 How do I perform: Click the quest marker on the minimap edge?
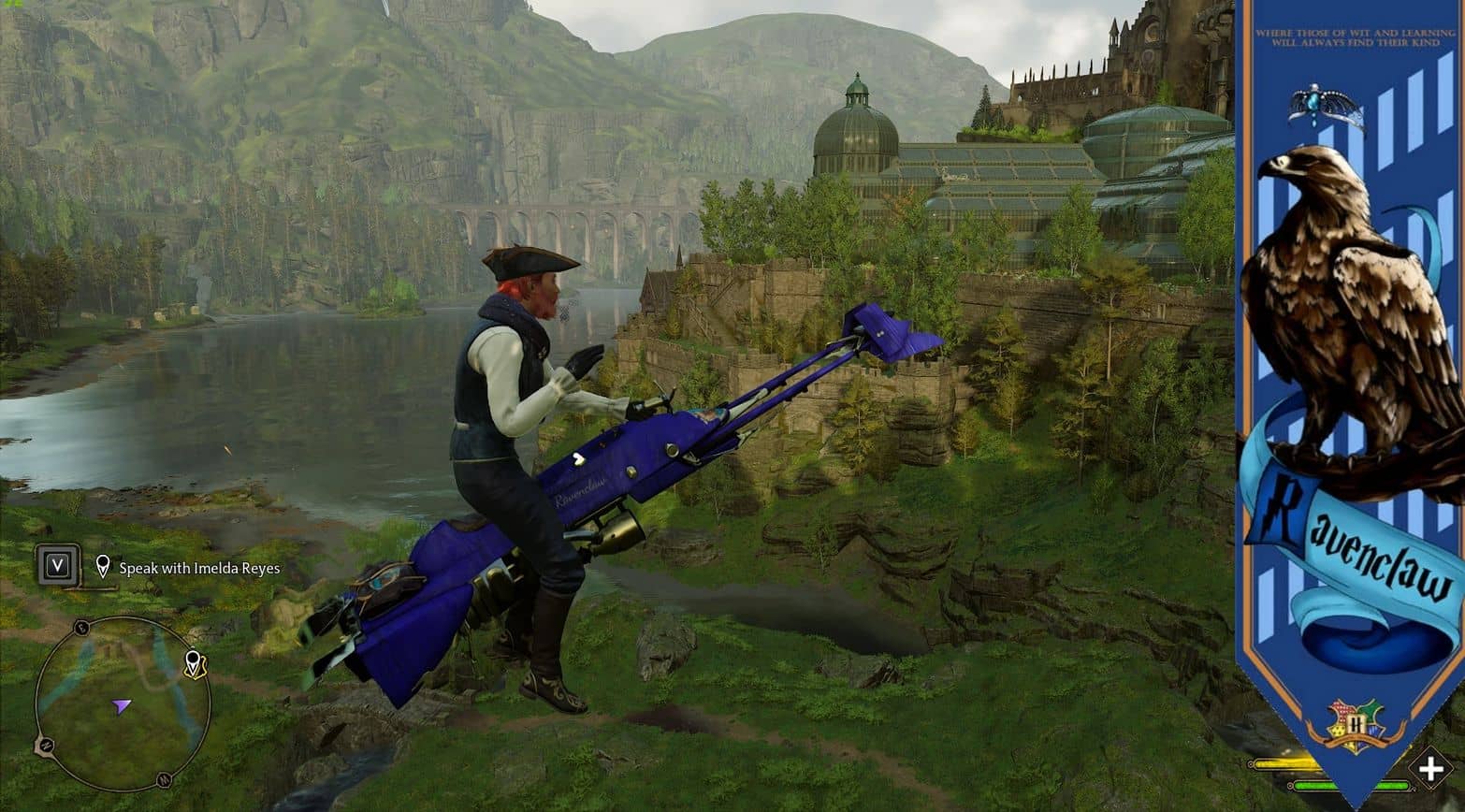(x=194, y=663)
